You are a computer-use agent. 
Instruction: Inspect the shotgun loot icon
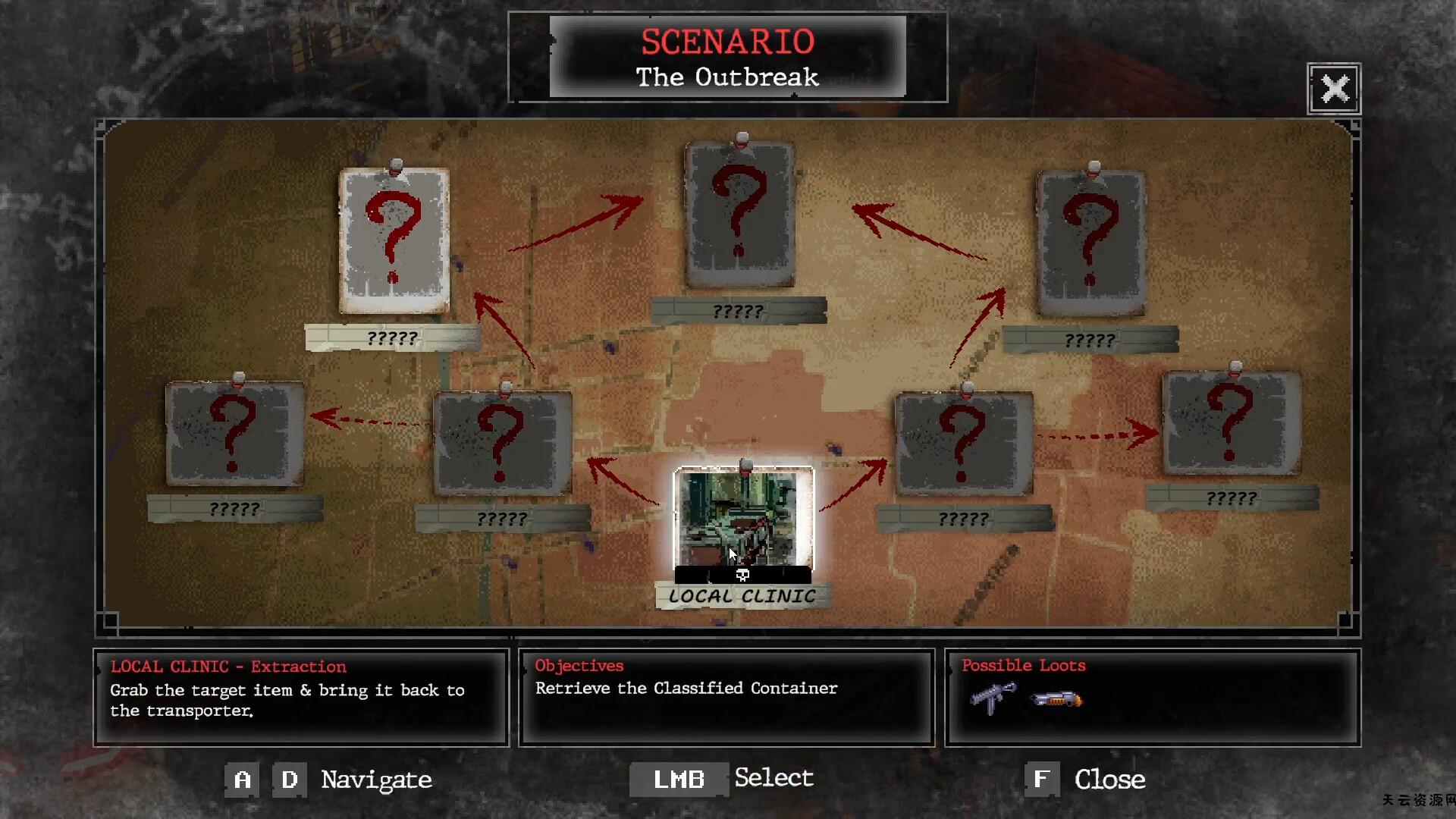[x=1056, y=698]
